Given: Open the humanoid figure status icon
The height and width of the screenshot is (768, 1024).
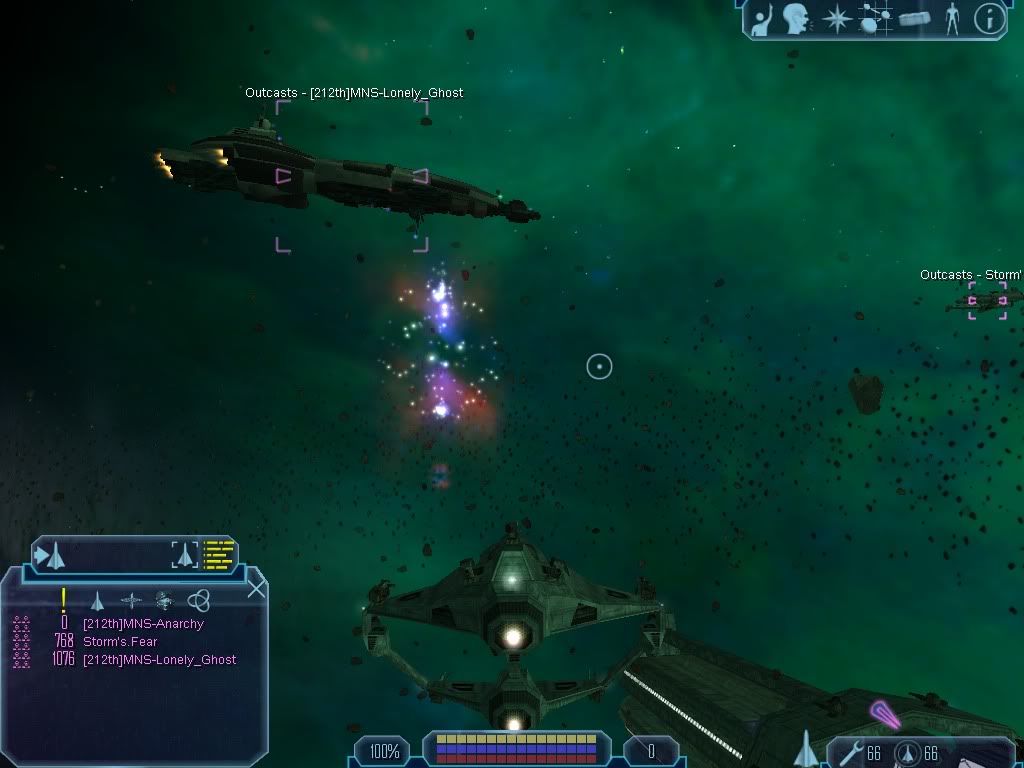Looking at the screenshot, I should (x=952, y=18).
